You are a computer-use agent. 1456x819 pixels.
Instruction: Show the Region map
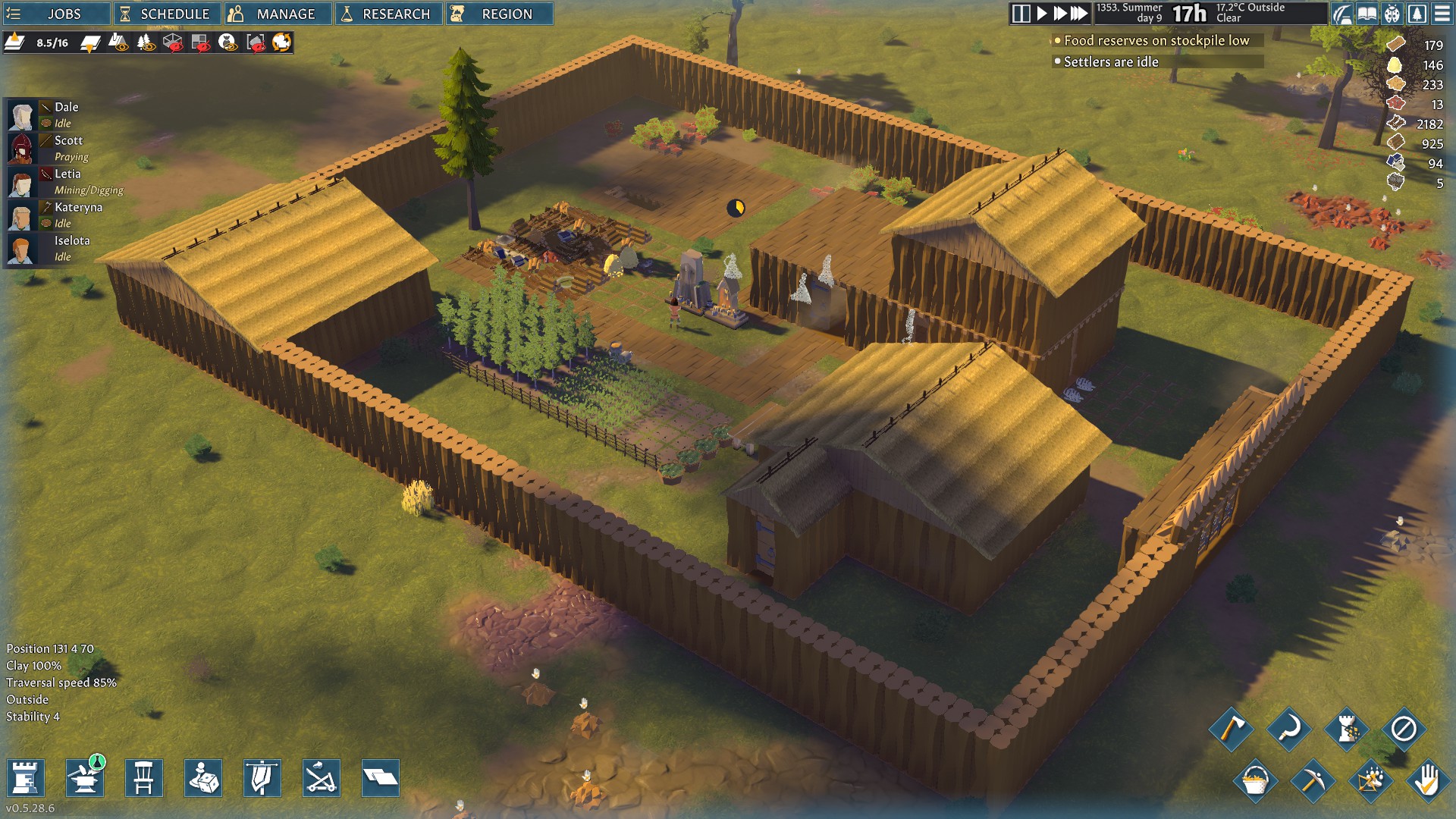click(x=499, y=14)
